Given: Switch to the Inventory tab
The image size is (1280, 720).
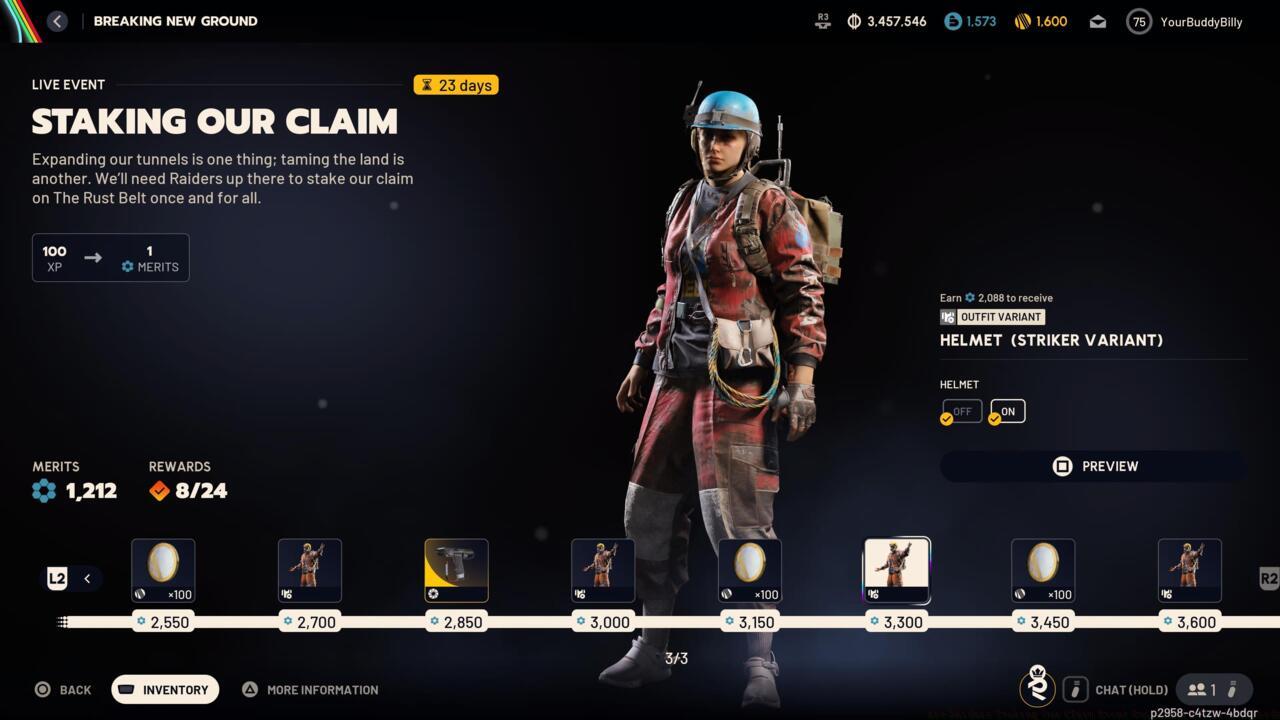Looking at the screenshot, I should (x=164, y=689).
